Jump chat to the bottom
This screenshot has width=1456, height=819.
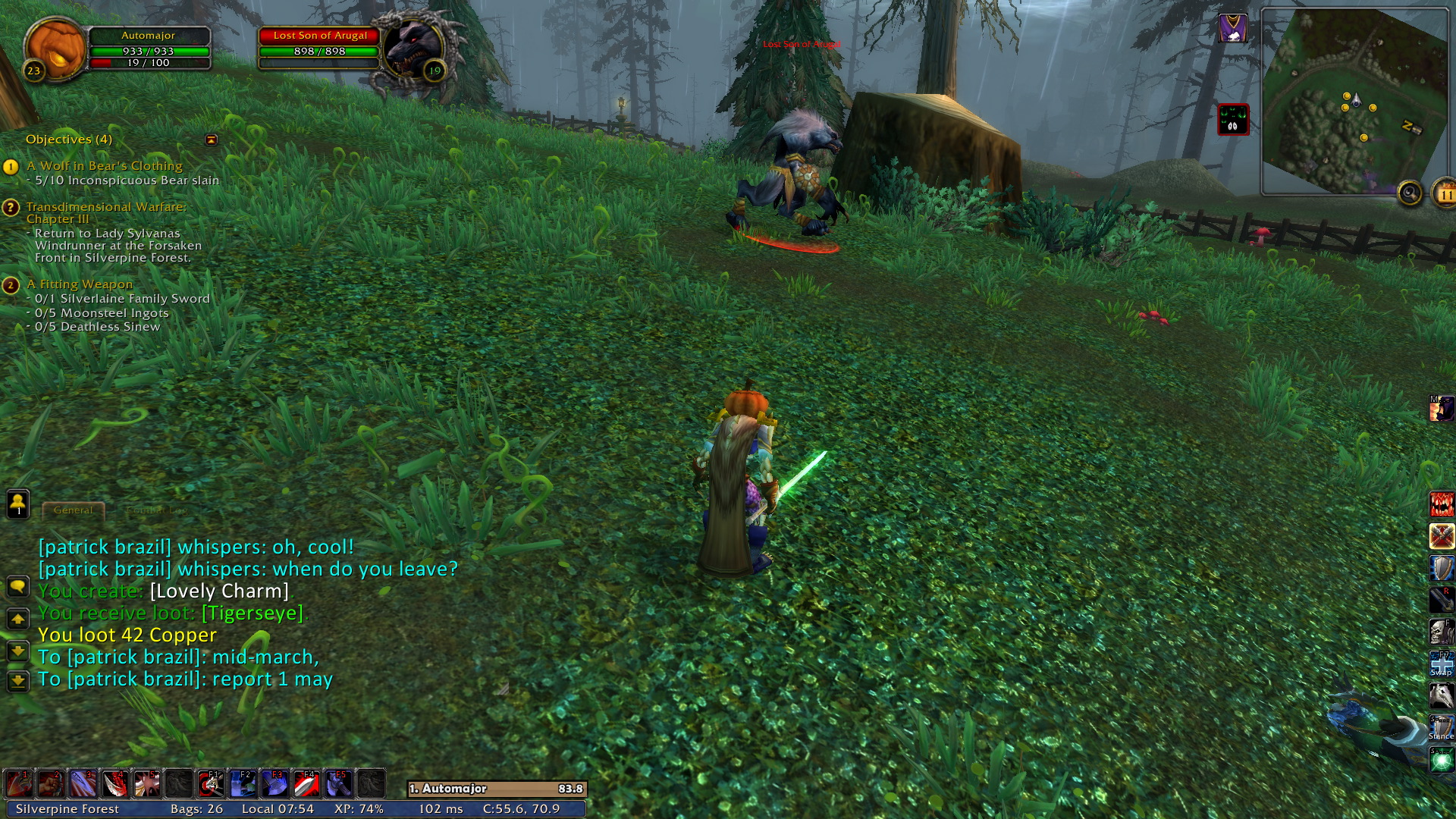click(x=17, y=680)
